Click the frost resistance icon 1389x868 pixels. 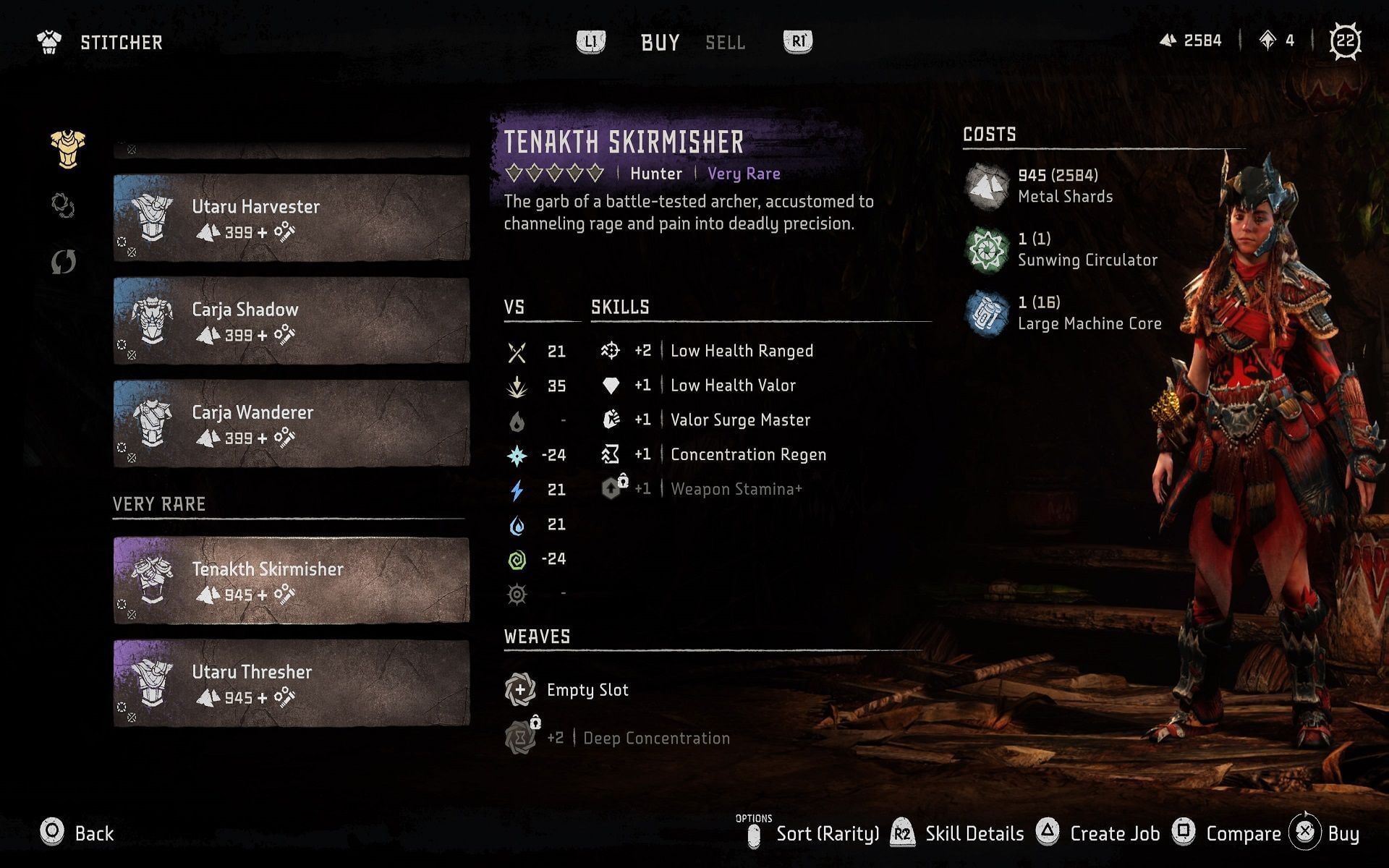(517, 455)
